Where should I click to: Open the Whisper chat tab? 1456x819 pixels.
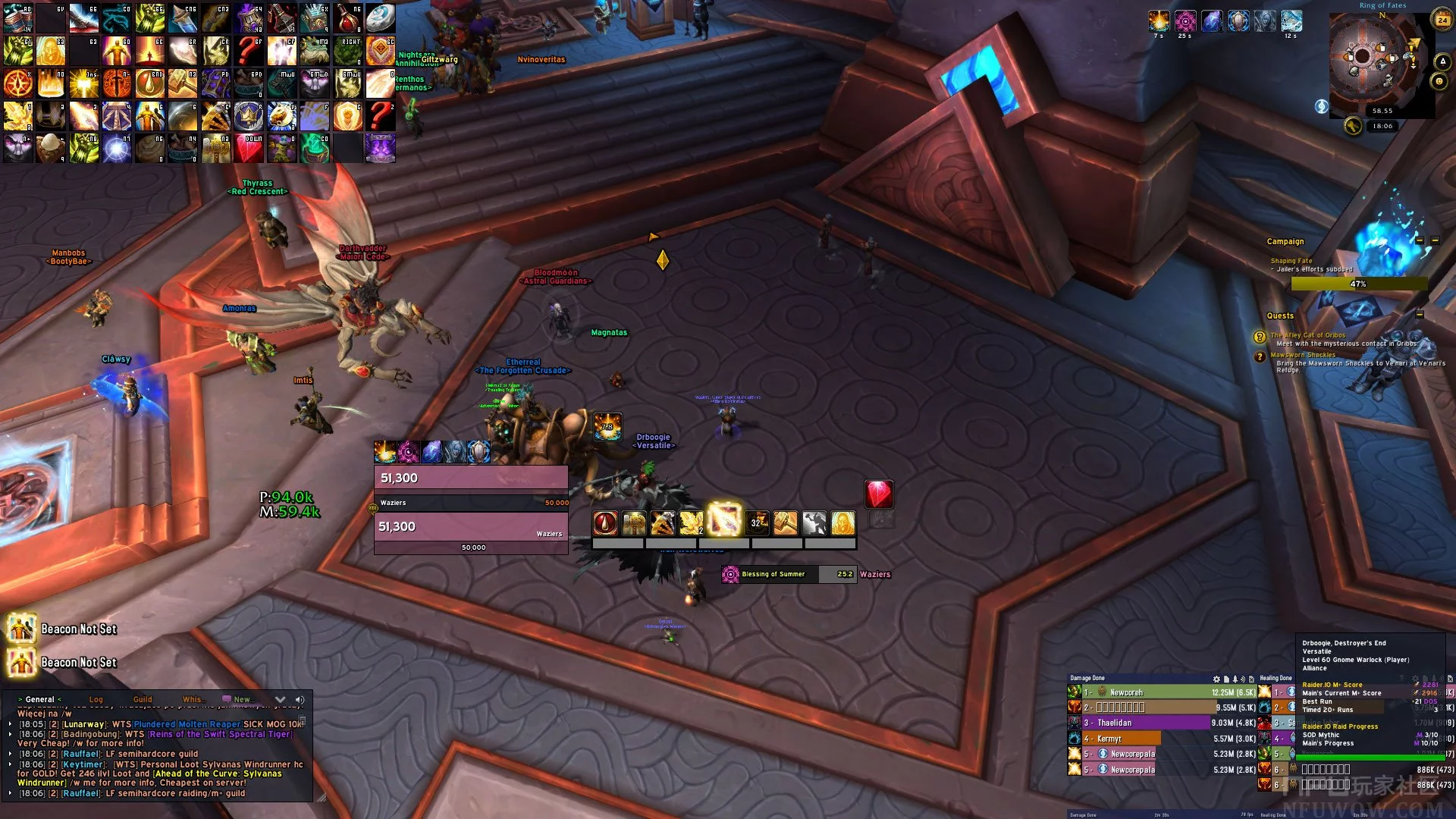click(192, 699)
